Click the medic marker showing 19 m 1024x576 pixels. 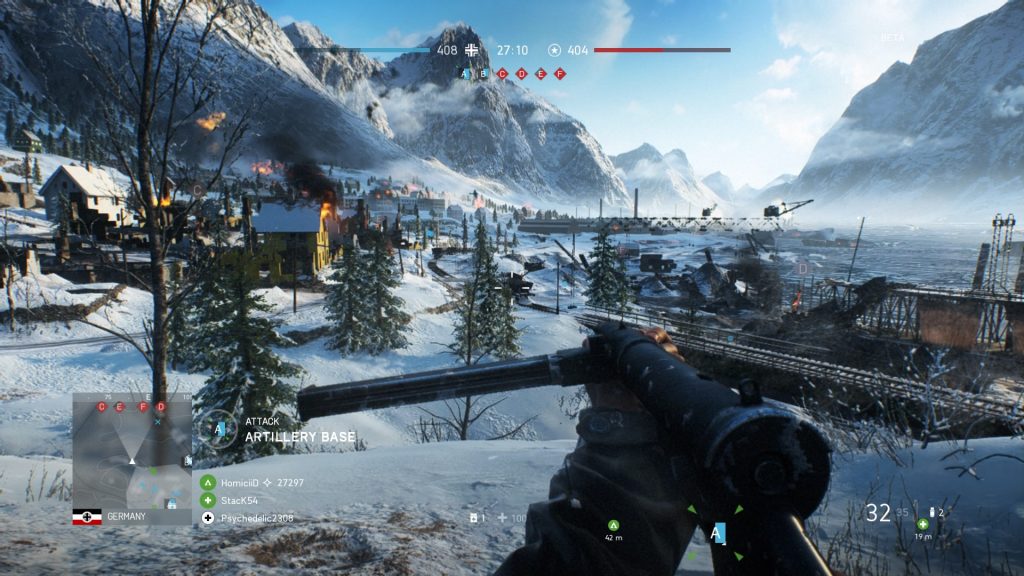pyautogui.click(x=922, y=524)
